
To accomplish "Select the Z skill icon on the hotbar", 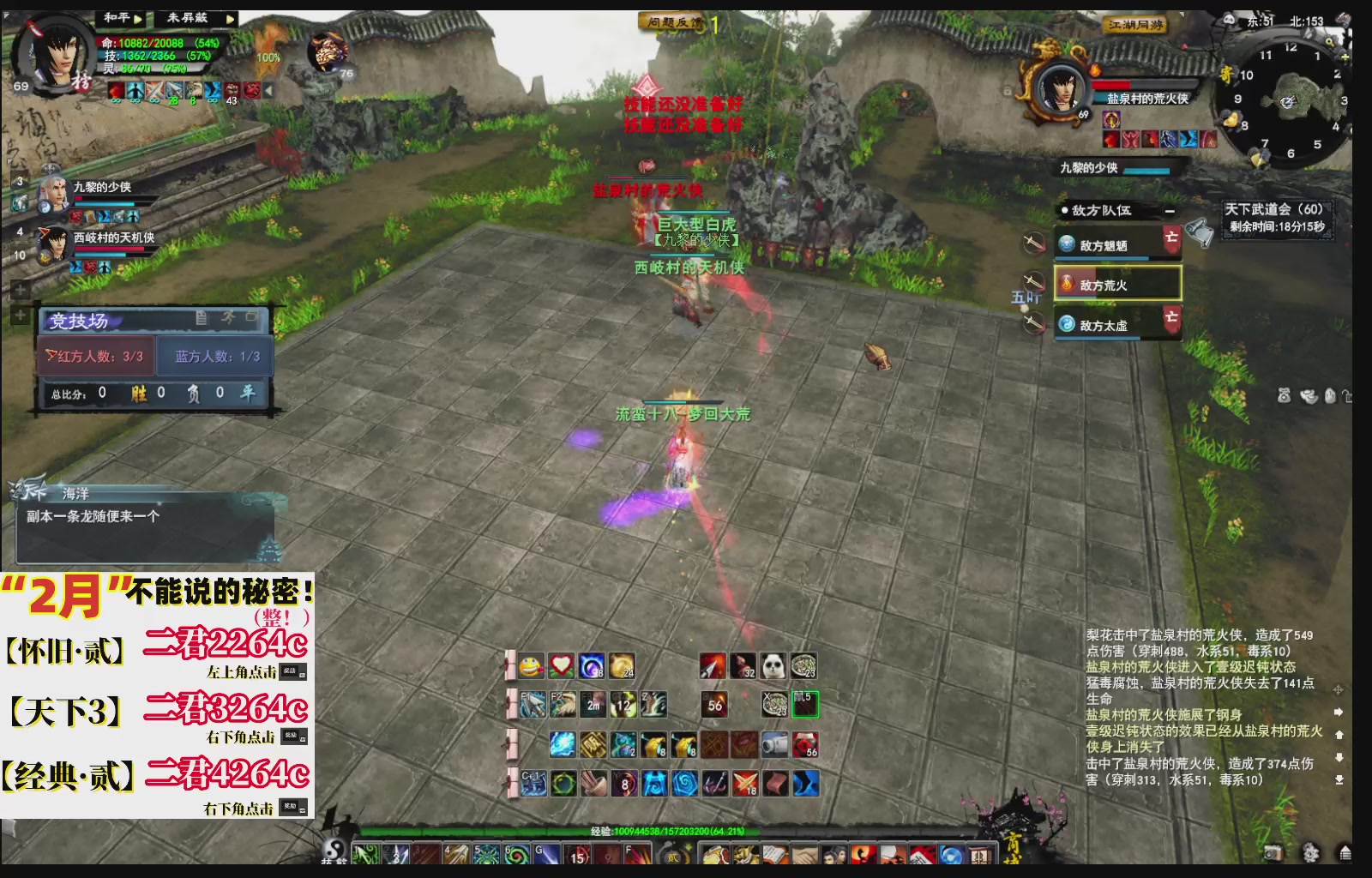I will [652, 705].
